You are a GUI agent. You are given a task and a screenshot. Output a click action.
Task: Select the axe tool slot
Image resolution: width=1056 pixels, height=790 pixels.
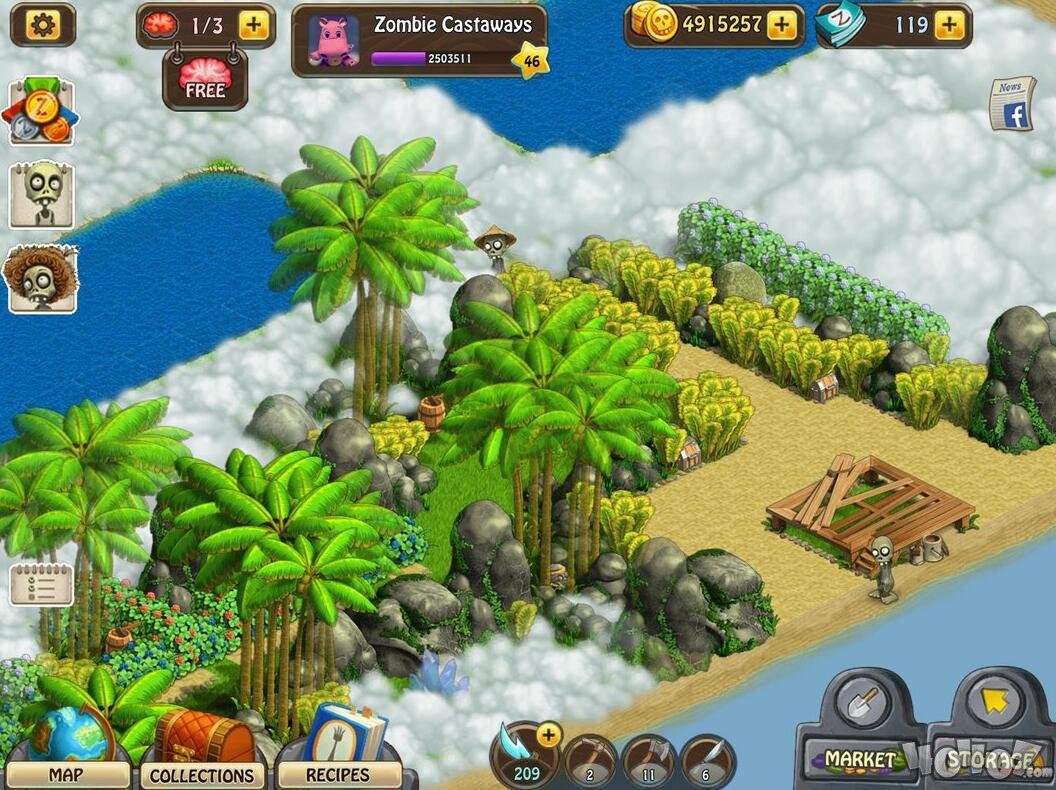click(x=649, y=762)
